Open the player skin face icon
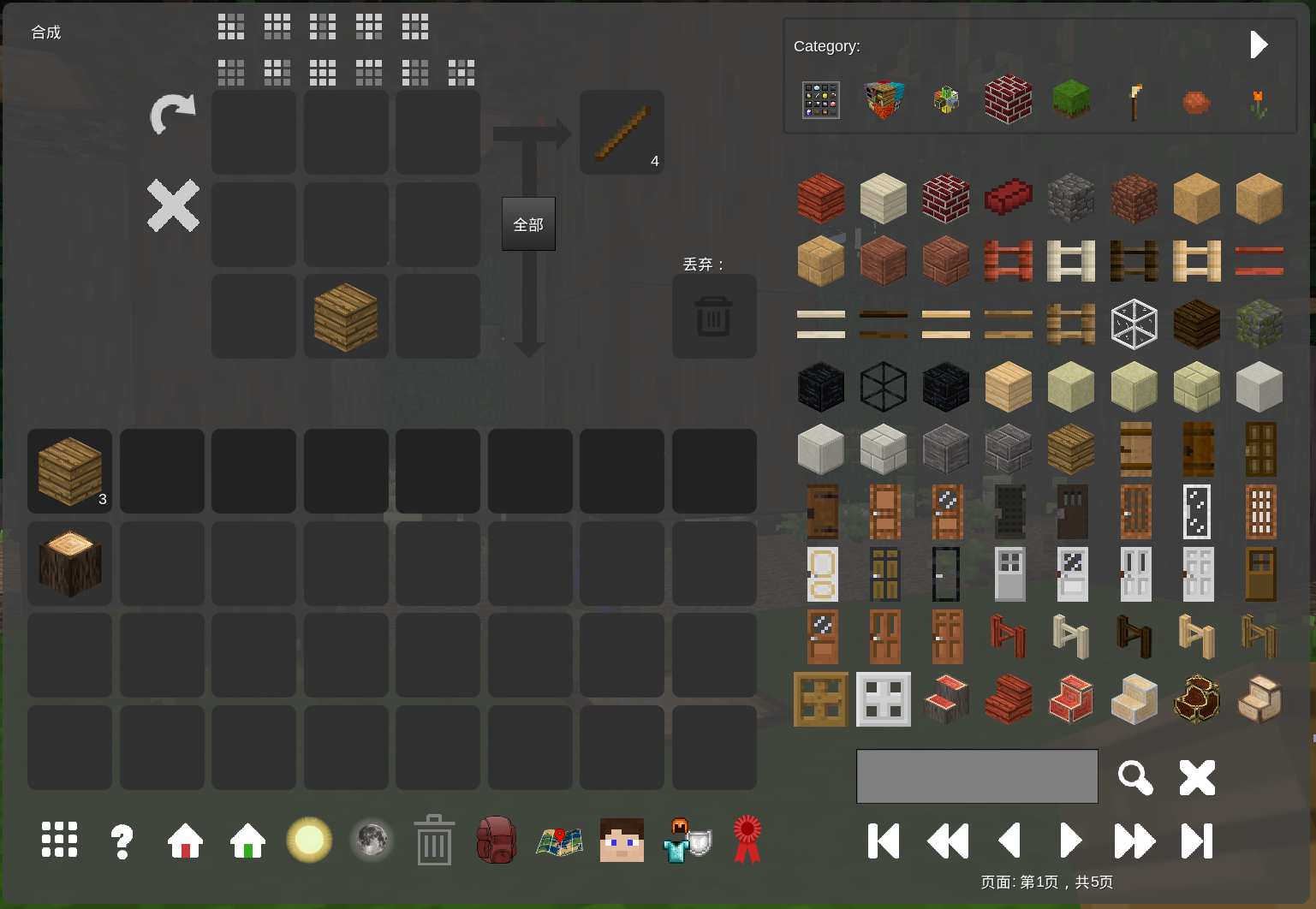The image size is (1316, 909). point(622,841)
